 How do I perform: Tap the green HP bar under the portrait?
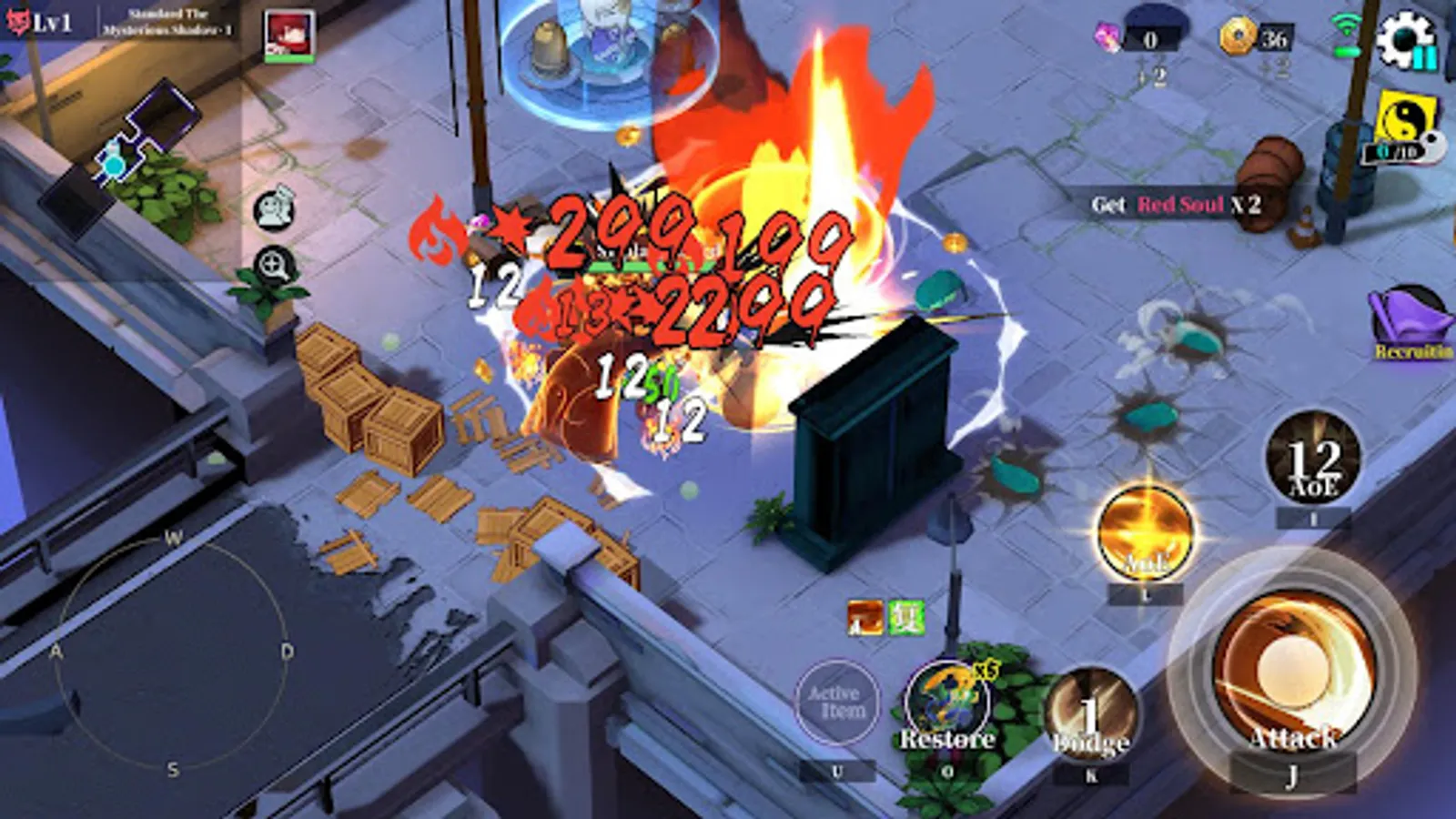(x=288, y=57)
